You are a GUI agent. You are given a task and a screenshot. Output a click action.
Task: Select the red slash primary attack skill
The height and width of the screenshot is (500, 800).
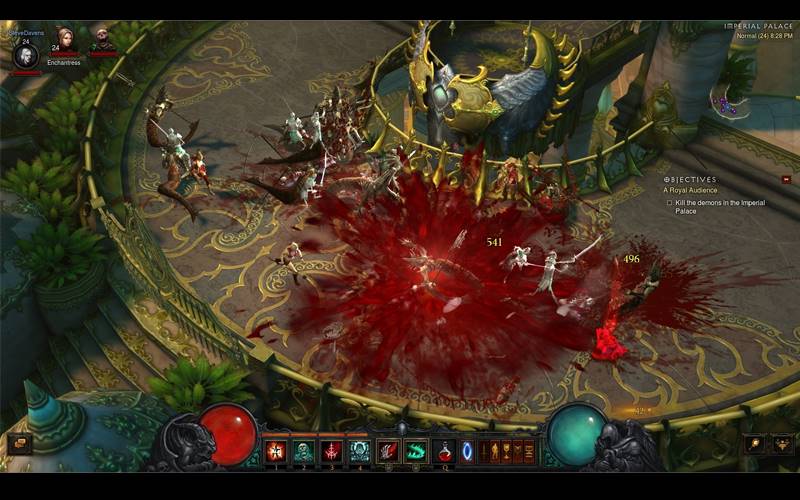coord(388,451)
